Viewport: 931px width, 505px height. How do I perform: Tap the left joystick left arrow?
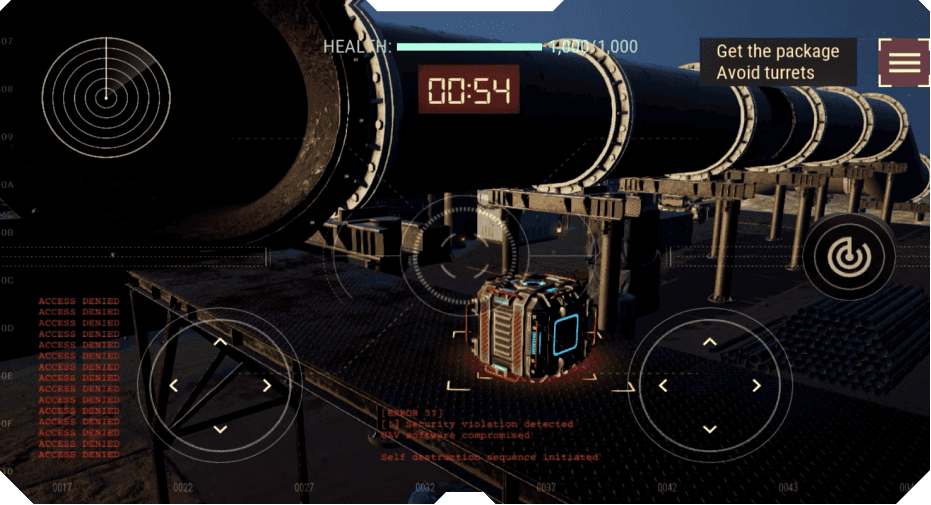pyautogui.click(x=174, y=386)
